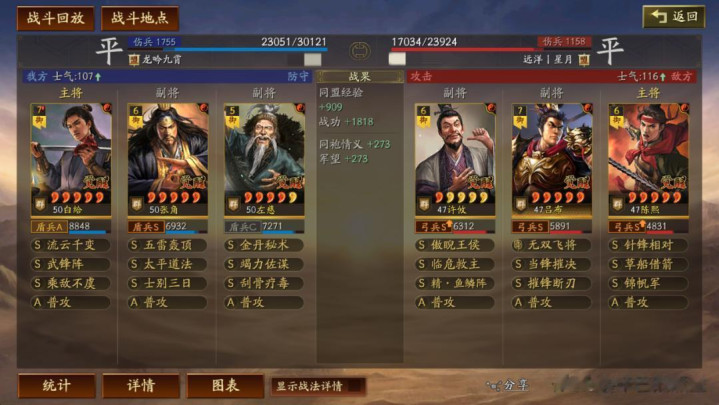Select the 张角 general portrait card
The height and width of the screenshot is (405, 719).
pos(168,160)
